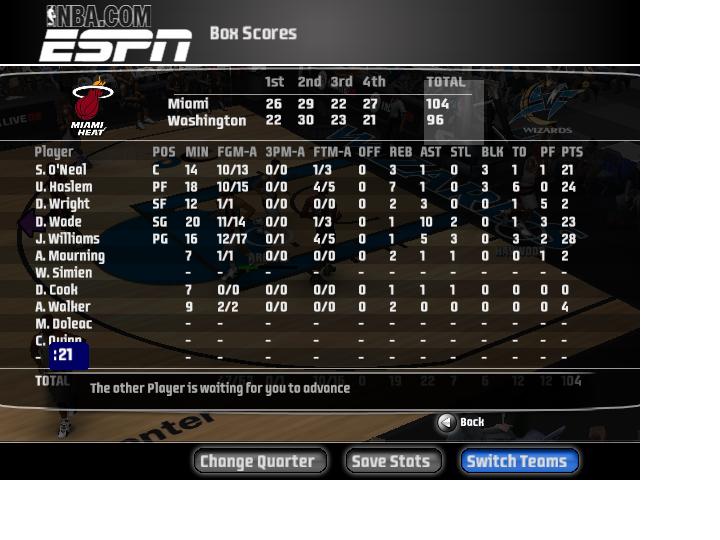The width and height of the screenshot is (720, 540).
Task: Save the box score stats
Action: [393, 461]
